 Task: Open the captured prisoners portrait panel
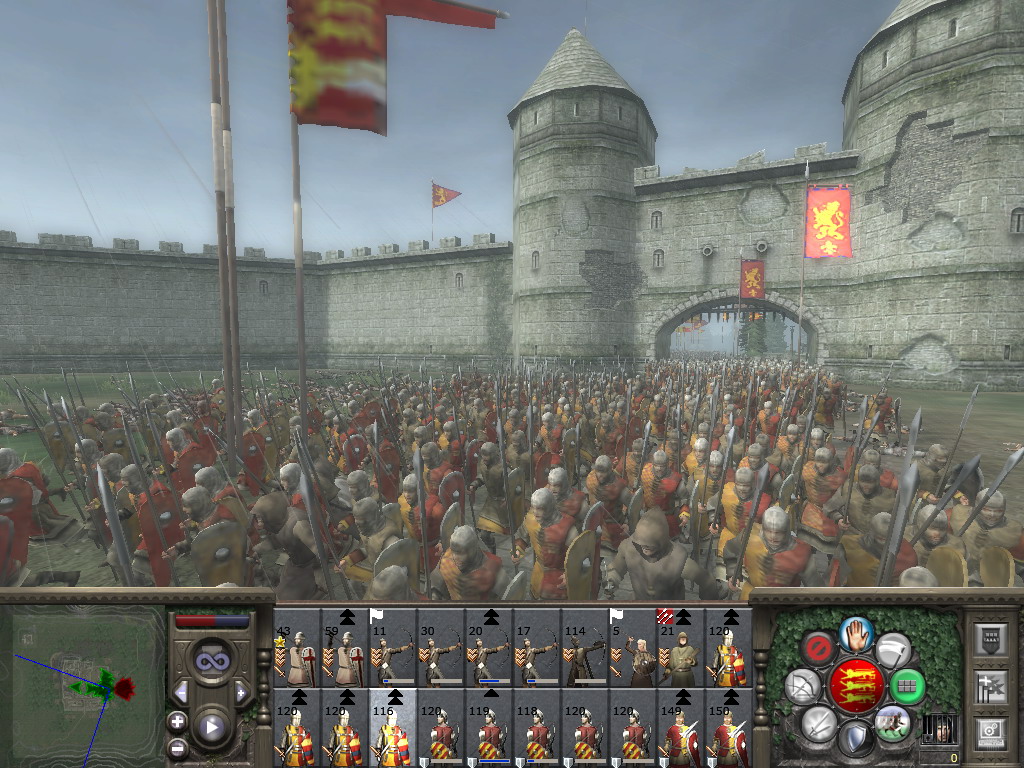pyautogui.click(x=939, y=728)
